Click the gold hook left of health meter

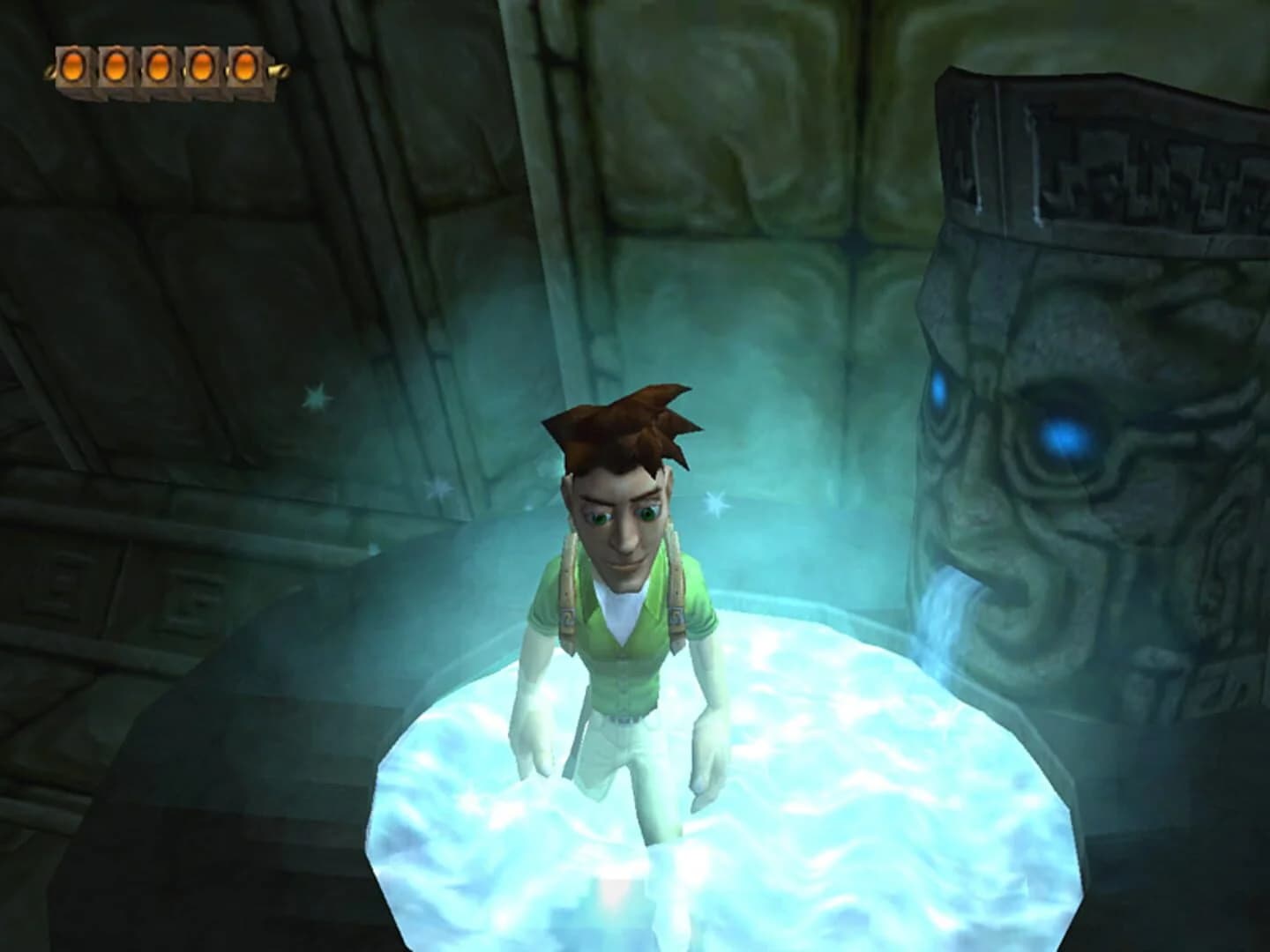tap(51, 71)
